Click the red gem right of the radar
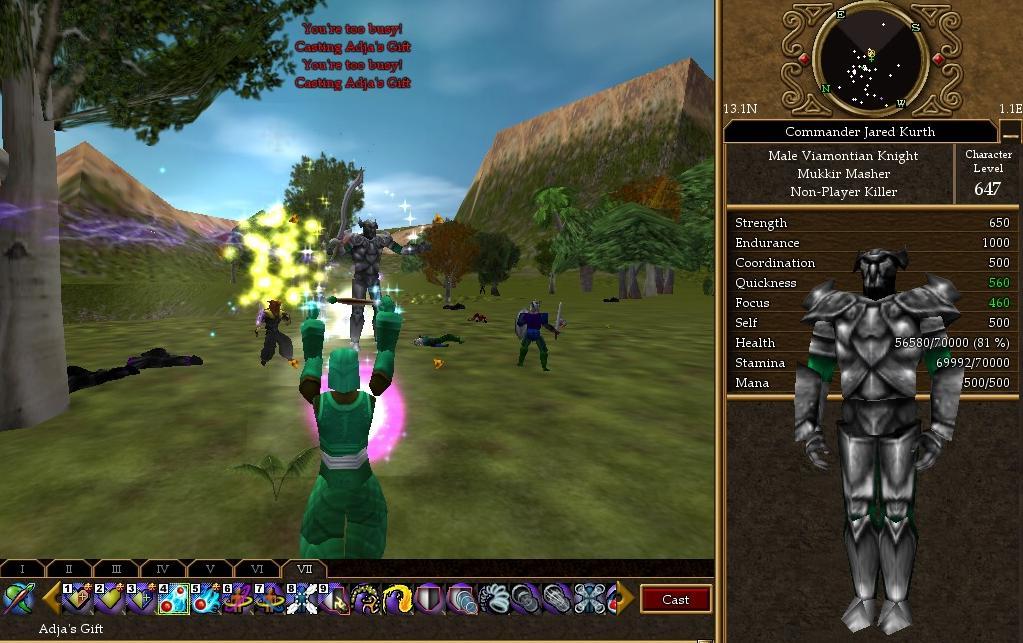This screenshot has height=643, width=1023. click(938, 59)
